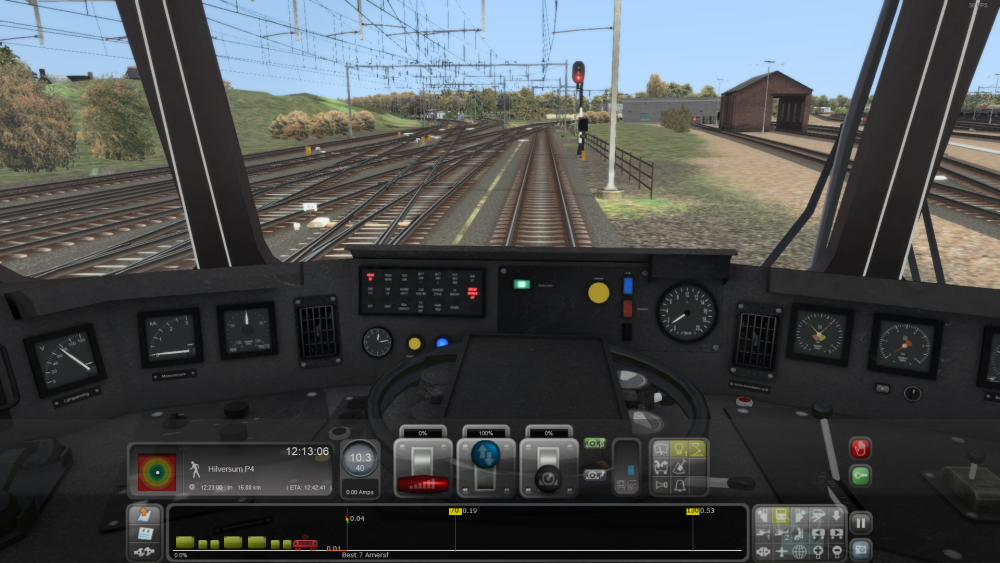
Task: Click the coupling icon below the notepad
Action: (x=144, y=551)
